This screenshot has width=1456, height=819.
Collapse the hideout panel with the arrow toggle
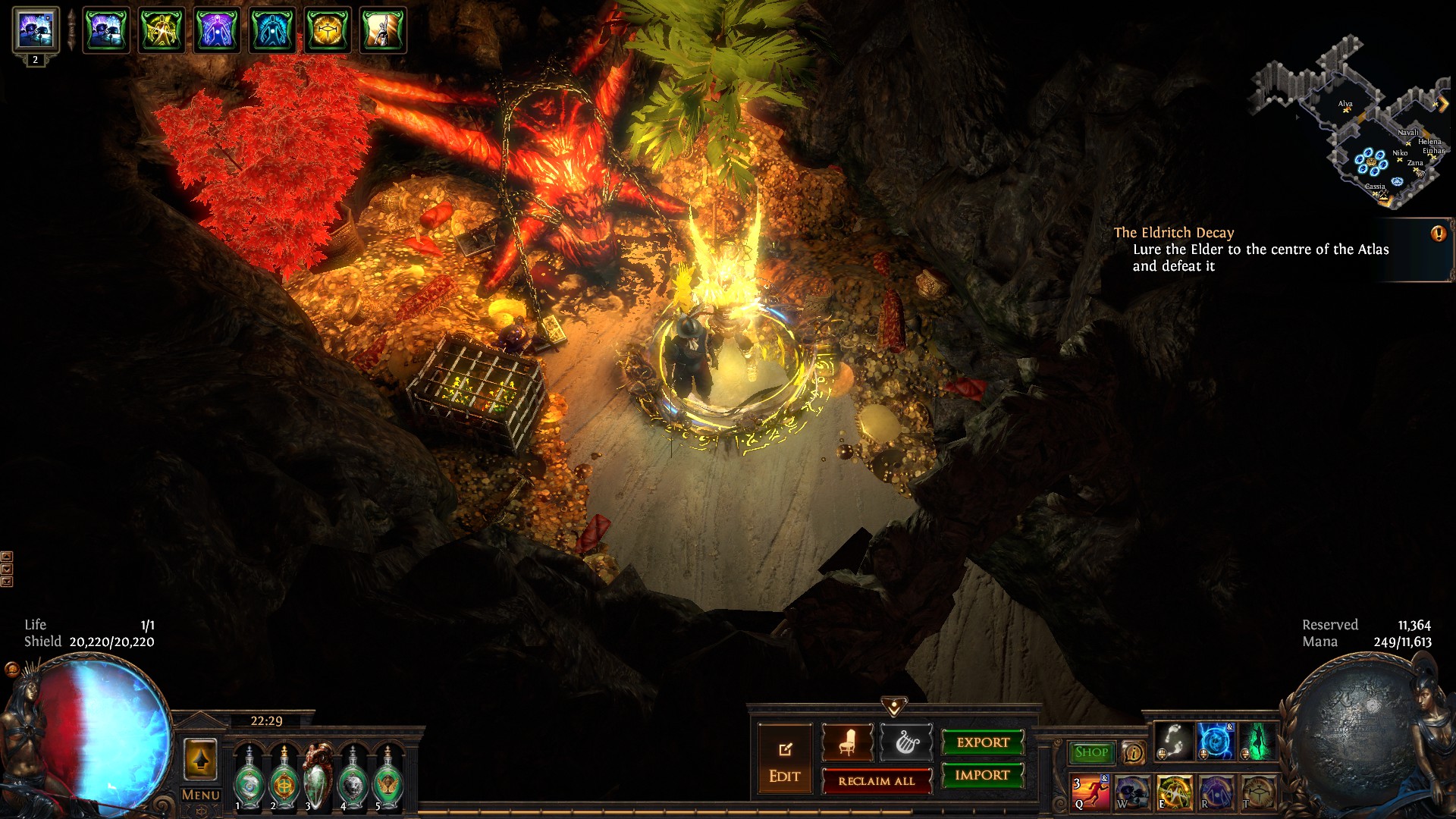(894, 707)
